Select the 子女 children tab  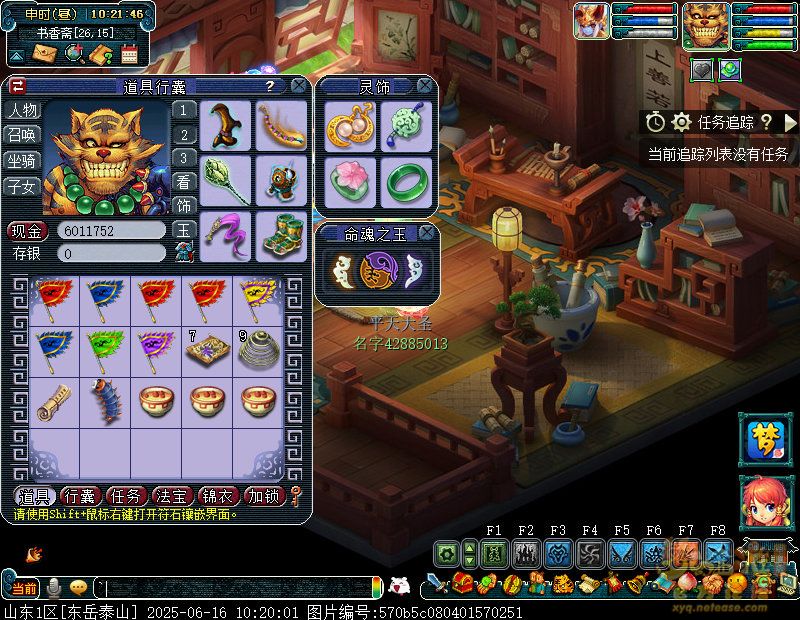(22, 186)
